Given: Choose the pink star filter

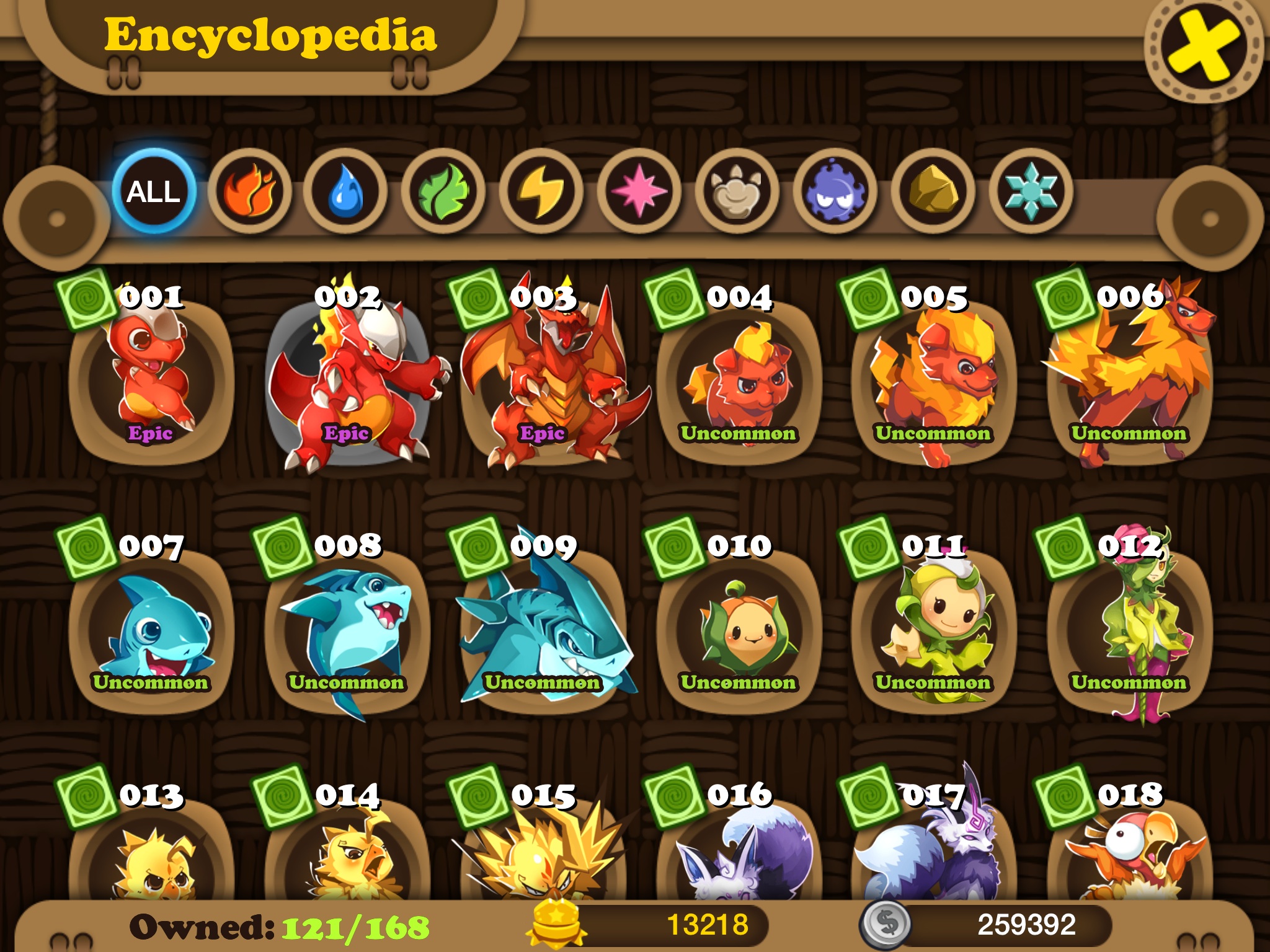Looking at the screenshot, I should 639,192.
